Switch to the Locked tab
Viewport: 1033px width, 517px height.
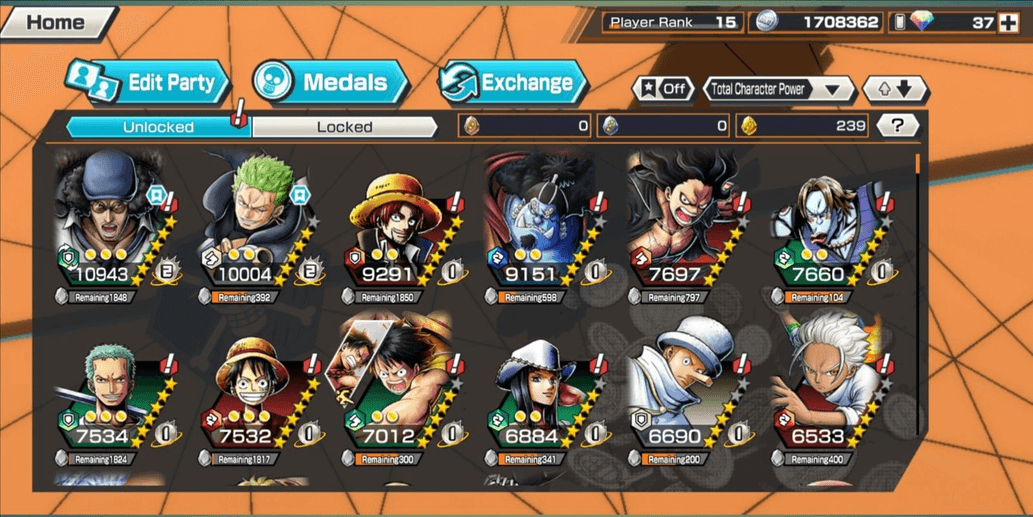[344, 127]
